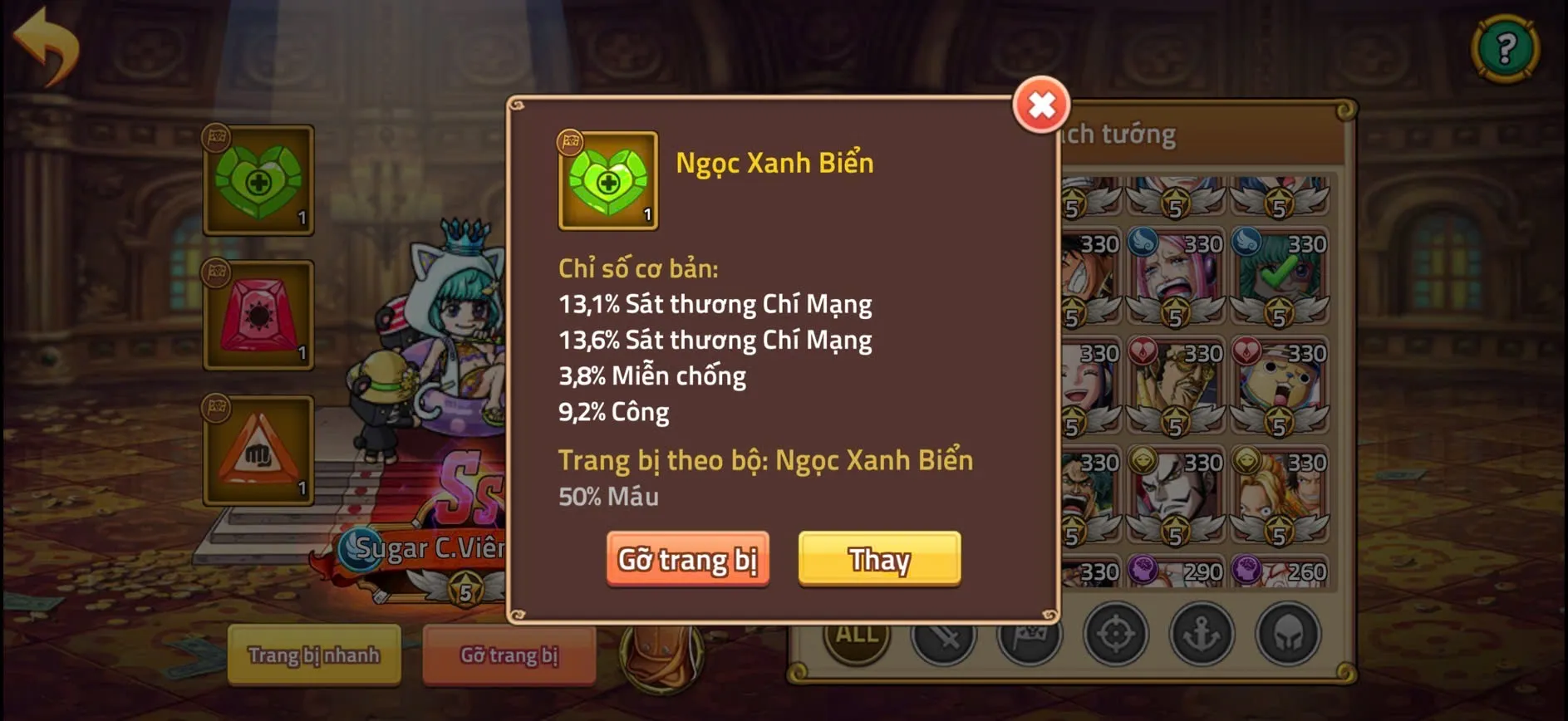Click the green heart gem equipment slot
Image resolution: width=1568 pixels, height=721 pixels.
pos(258,181)
